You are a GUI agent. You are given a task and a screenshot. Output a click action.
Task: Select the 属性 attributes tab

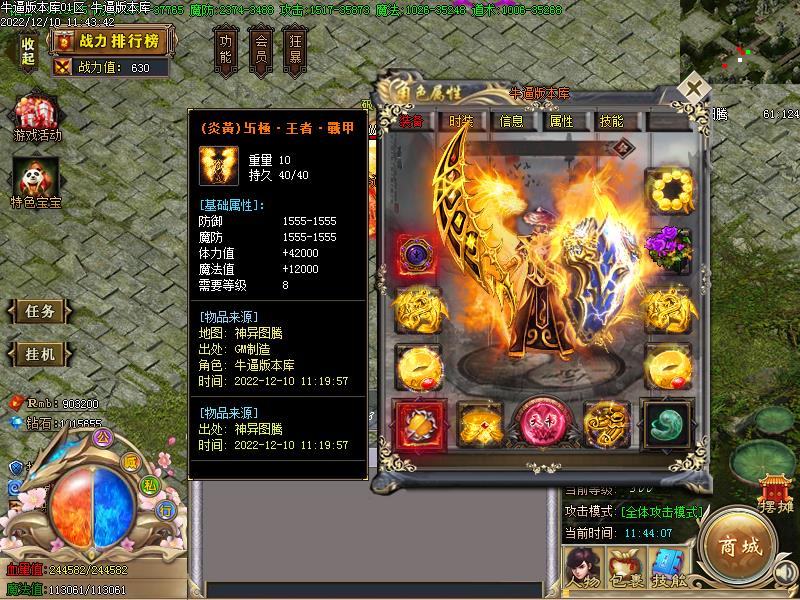(x=561, y=122)
